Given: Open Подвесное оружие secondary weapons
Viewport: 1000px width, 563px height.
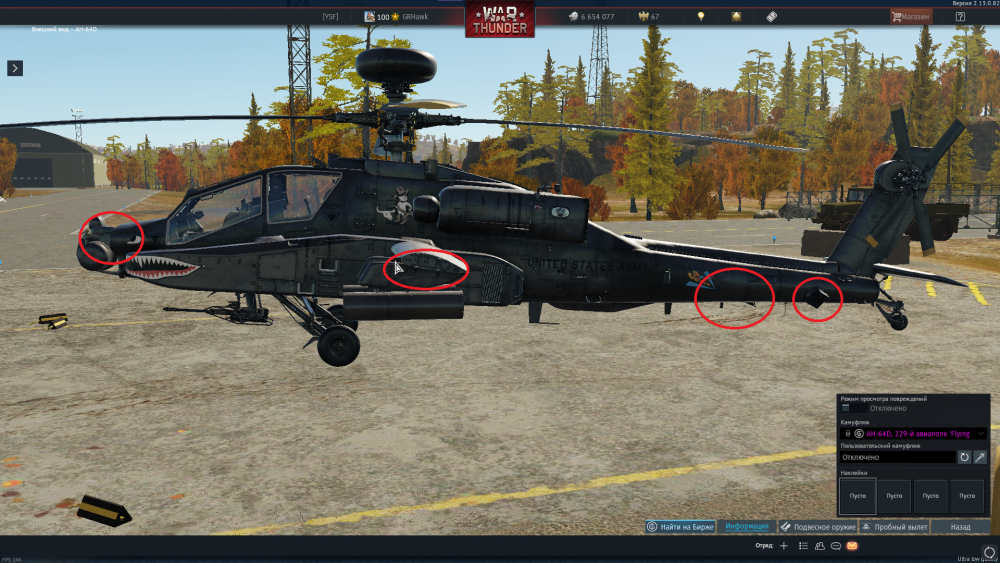Looking at the screenshot, I should coord(816,526).
